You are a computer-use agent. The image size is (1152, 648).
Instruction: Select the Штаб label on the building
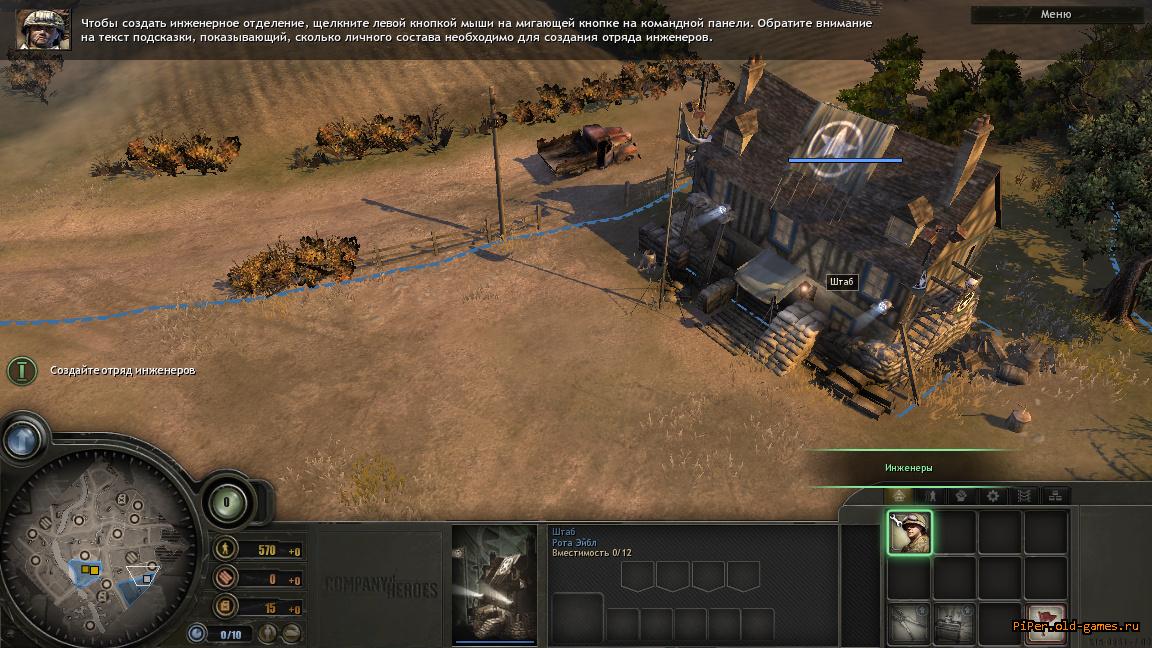[842, 282]
